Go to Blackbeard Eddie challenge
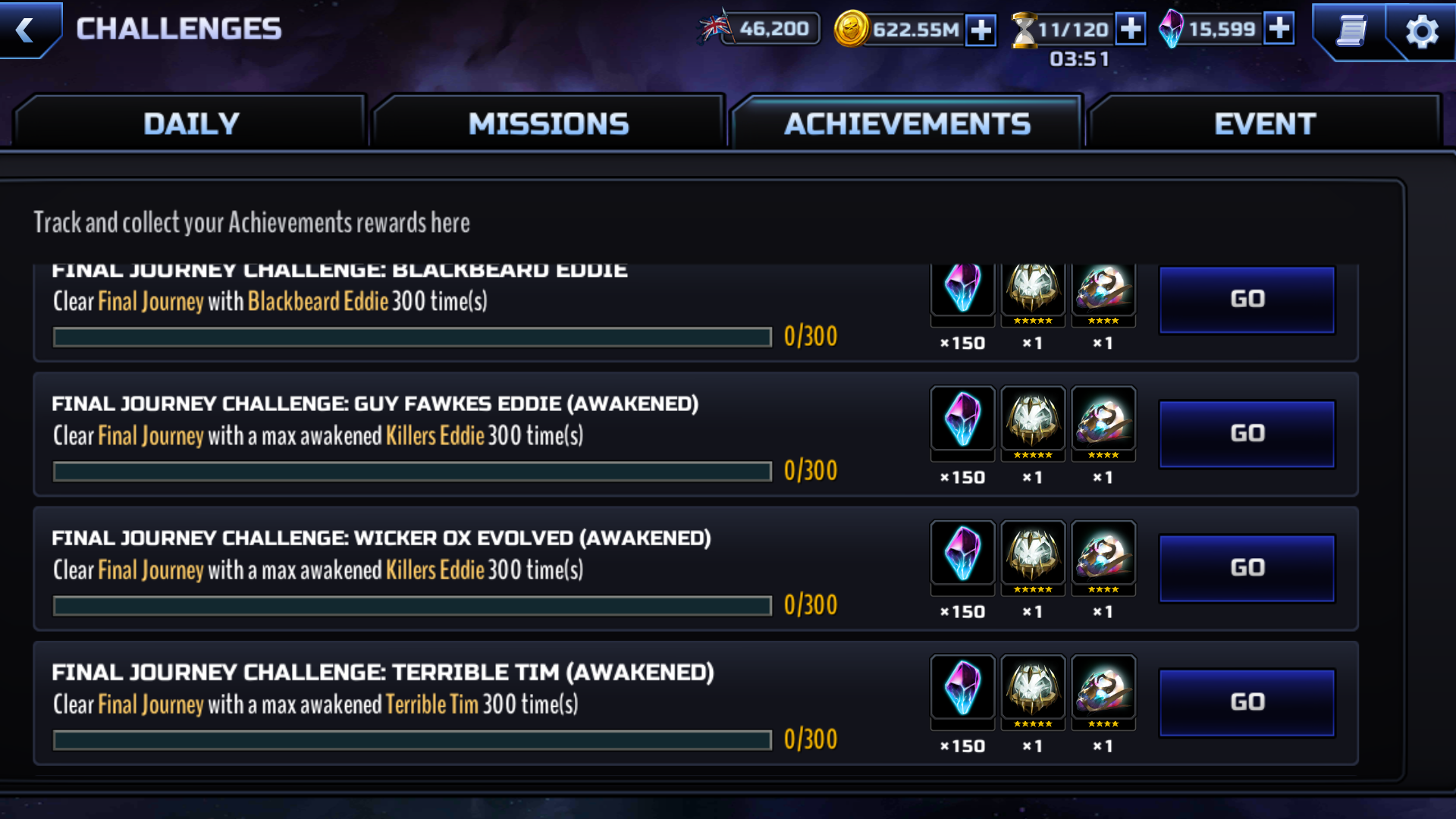The width and height of the screenshot is (1456, 819). (1247, 299)
